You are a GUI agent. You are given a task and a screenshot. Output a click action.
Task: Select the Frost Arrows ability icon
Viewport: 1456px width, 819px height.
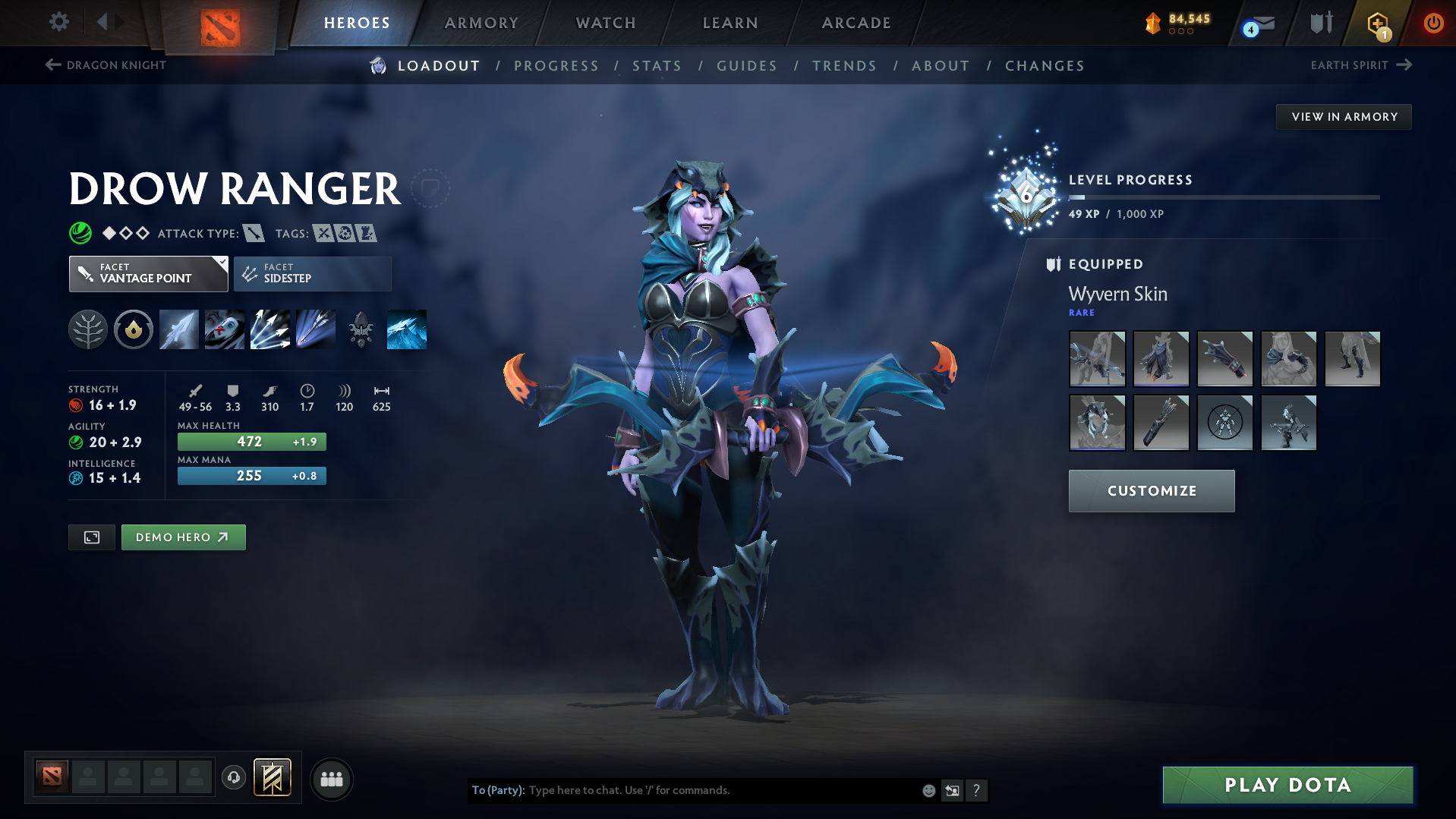pos(178,329)
